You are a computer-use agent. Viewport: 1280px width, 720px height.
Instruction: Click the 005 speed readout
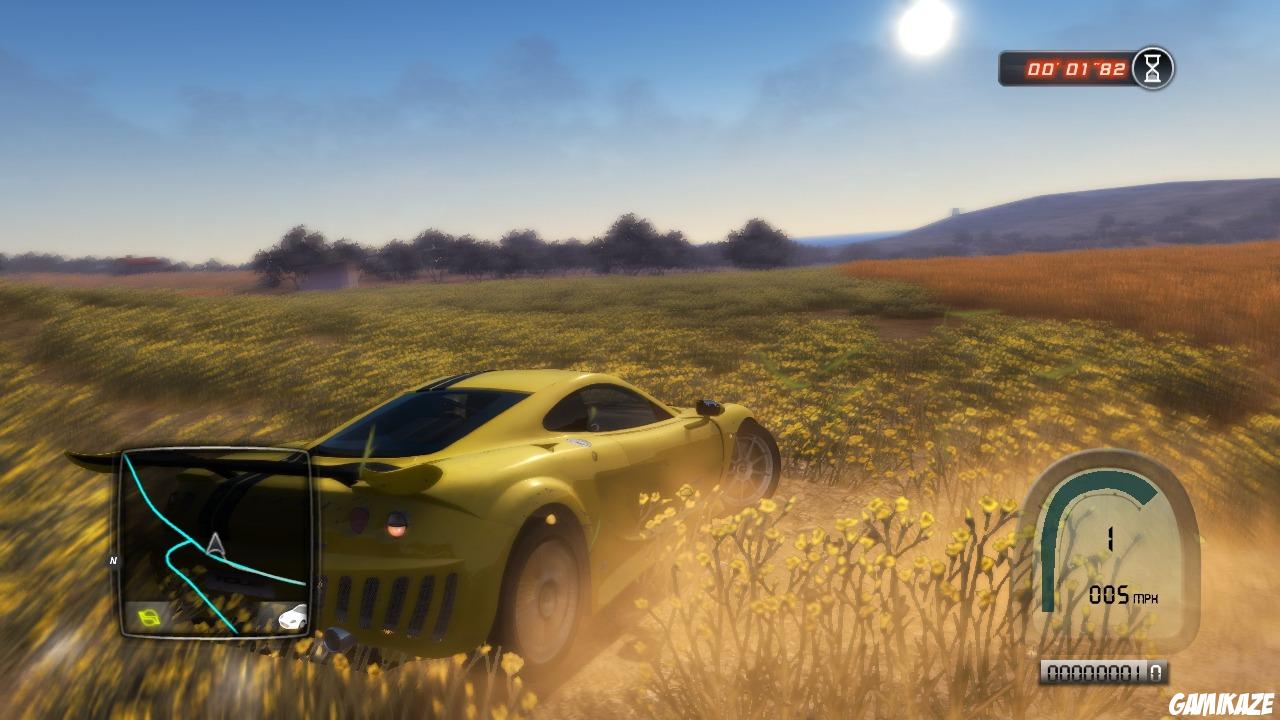1108,592
